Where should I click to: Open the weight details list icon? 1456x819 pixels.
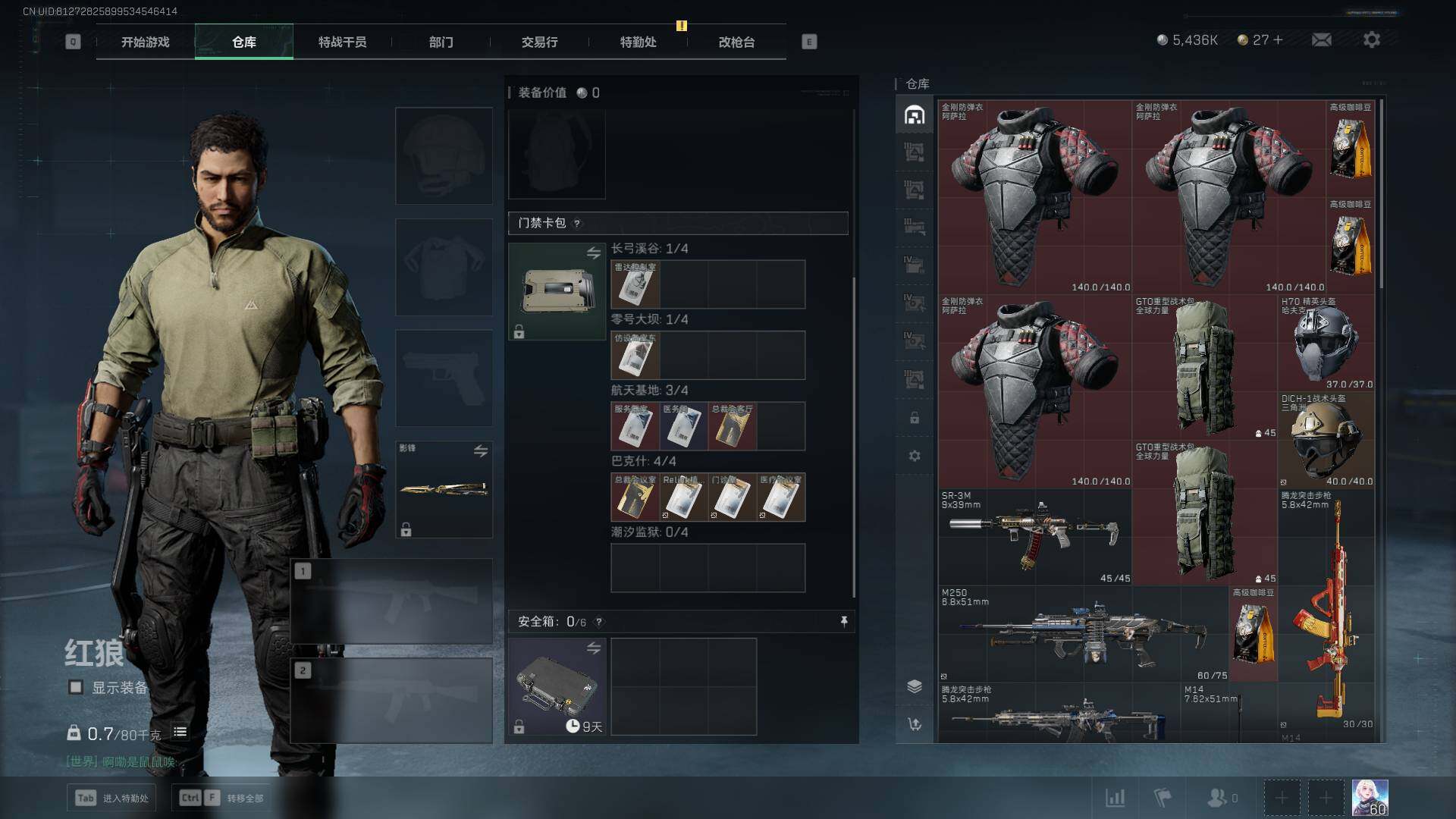click(180, 732)
